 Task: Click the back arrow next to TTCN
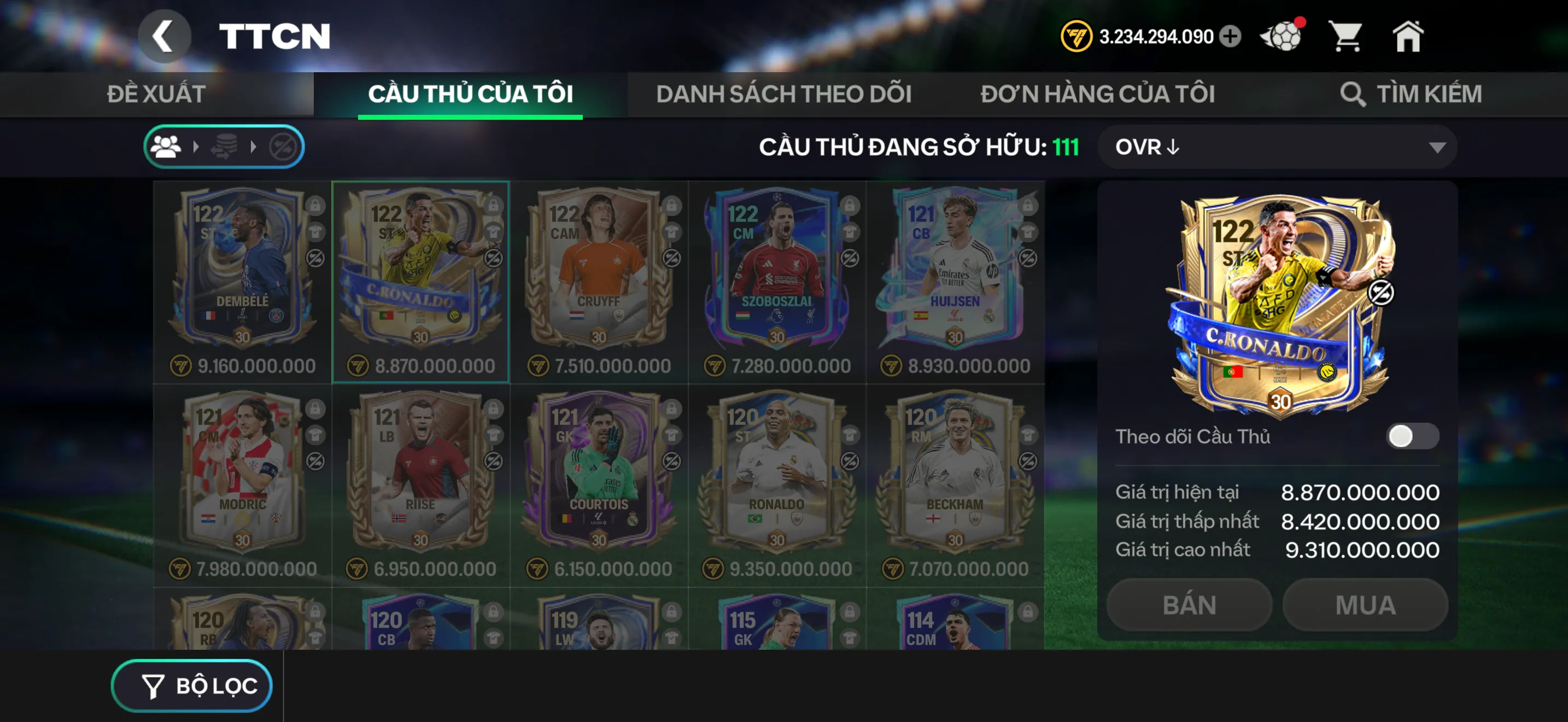click(x=165, y=36)
